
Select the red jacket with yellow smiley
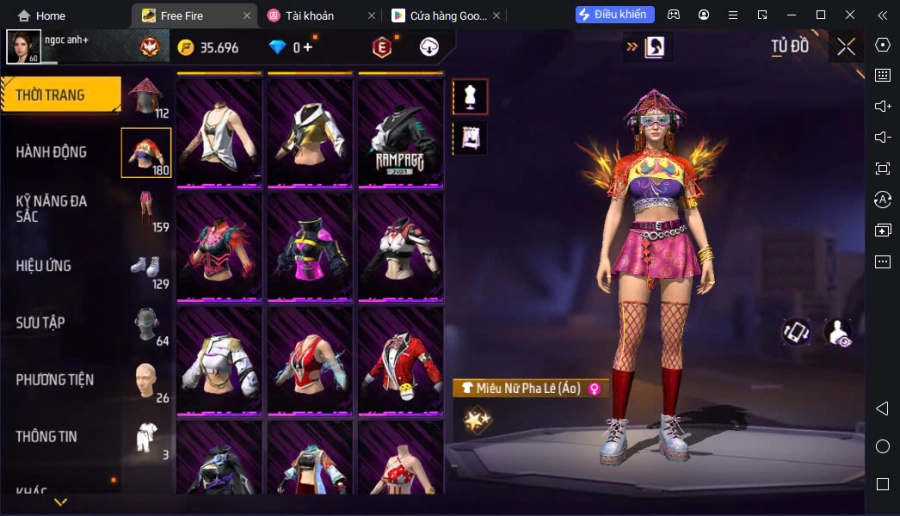tap(401, 359)
